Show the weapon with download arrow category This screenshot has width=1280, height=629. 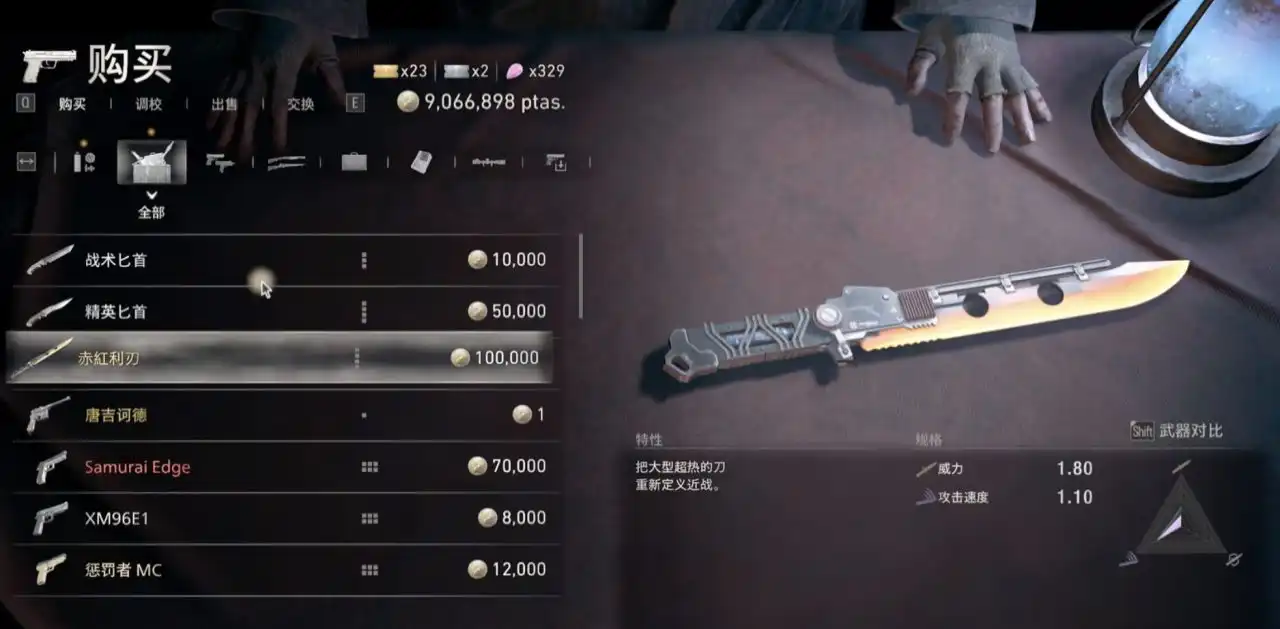[x=556, y=162]
